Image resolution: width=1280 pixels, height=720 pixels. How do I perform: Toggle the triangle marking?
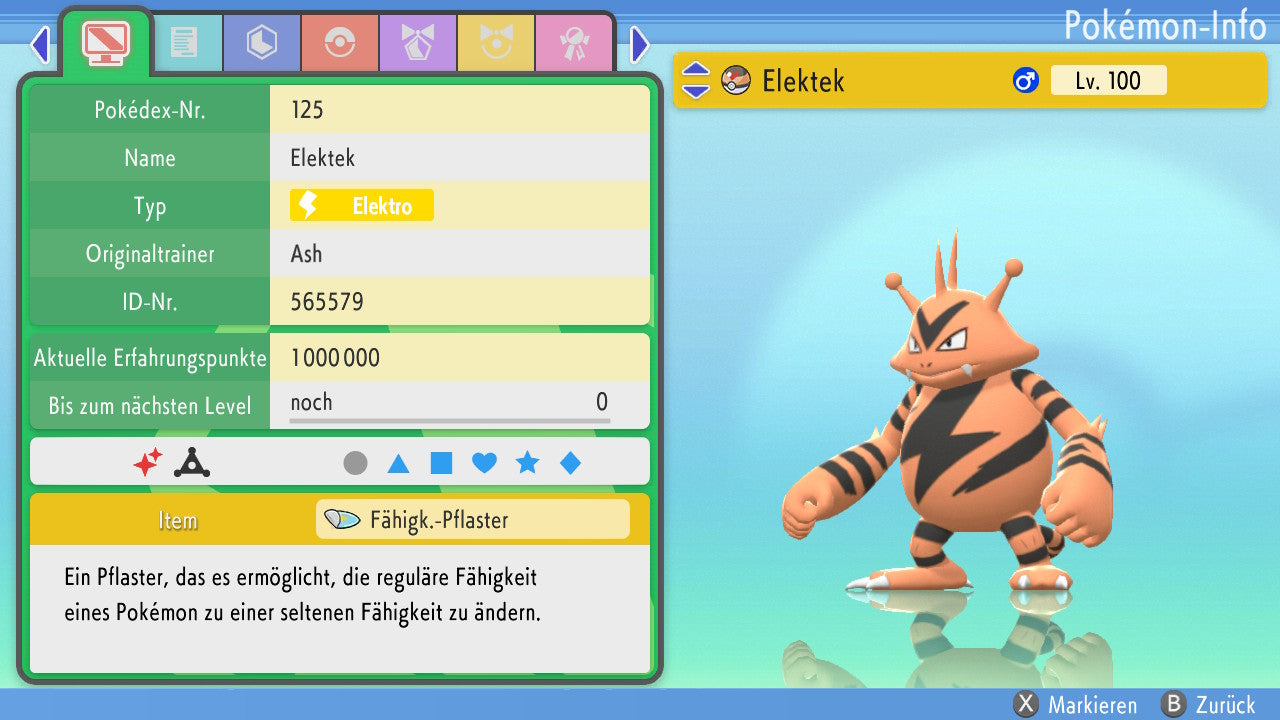click(398, 463)
